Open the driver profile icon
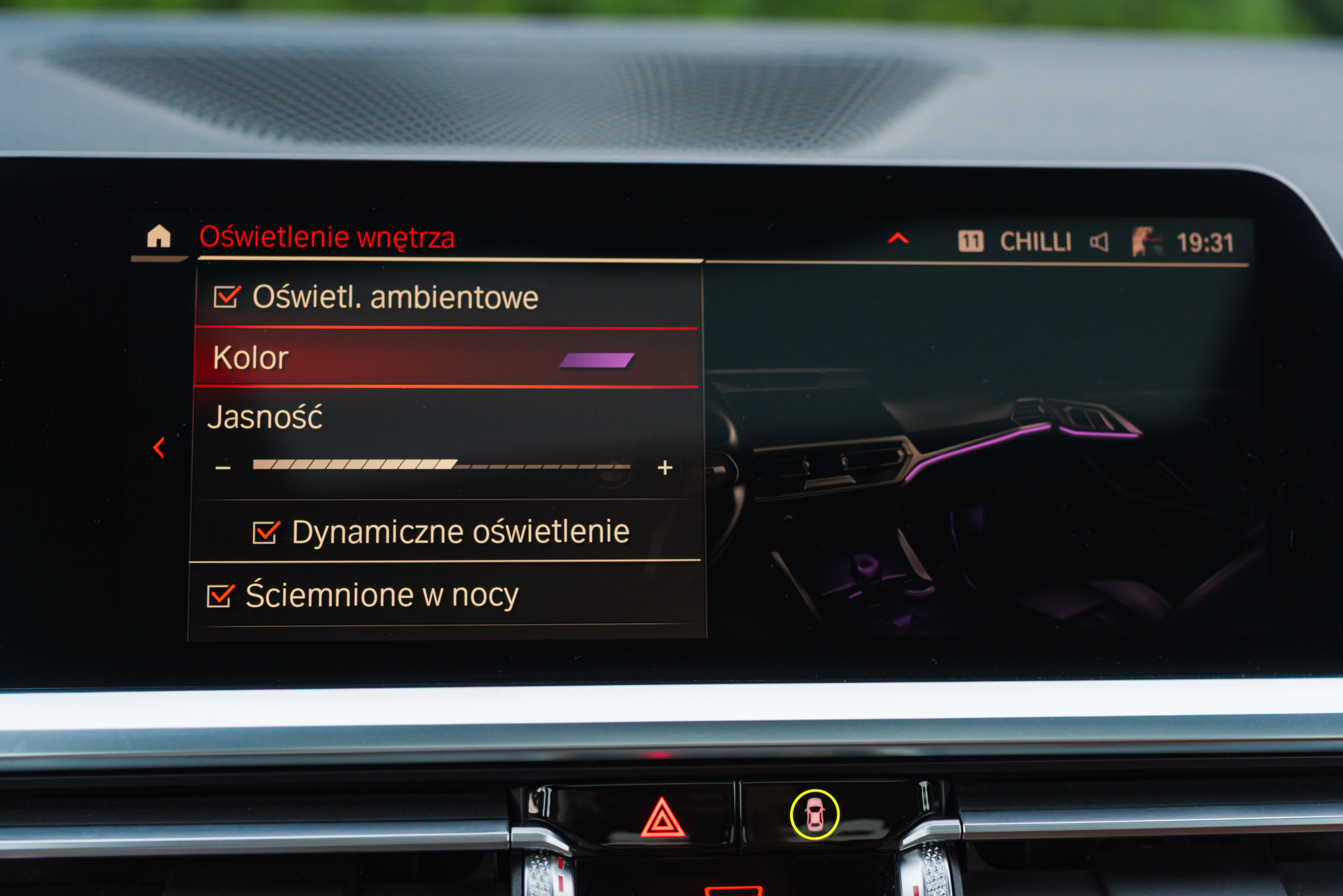The height and width of the screenshot is (896, 1343). 1145,242
